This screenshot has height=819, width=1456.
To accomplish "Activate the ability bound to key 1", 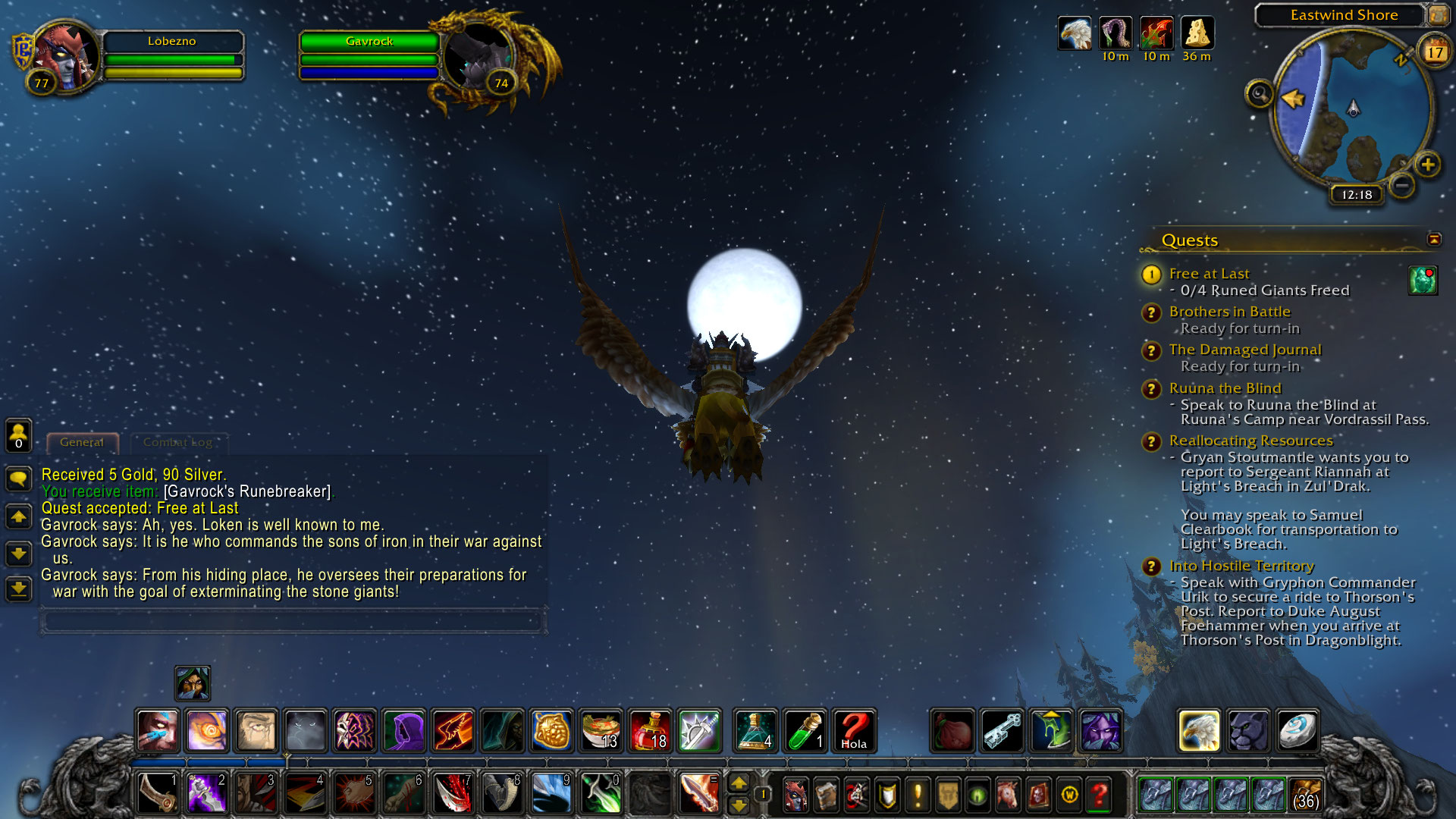I will tap(158, 792).
